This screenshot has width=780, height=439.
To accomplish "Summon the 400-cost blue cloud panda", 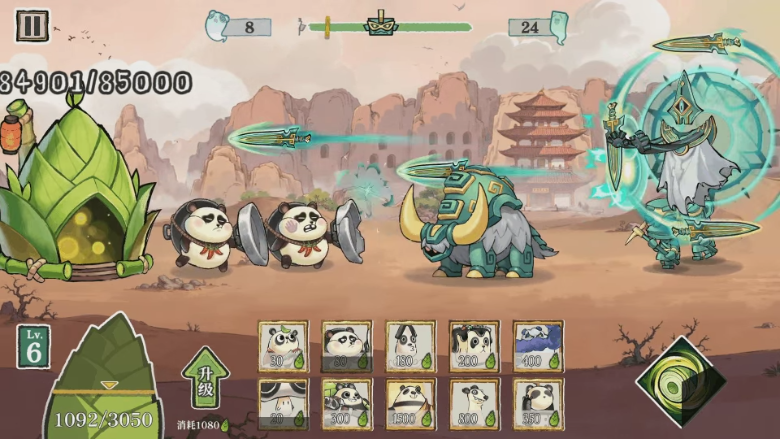I will pos(538,346).
